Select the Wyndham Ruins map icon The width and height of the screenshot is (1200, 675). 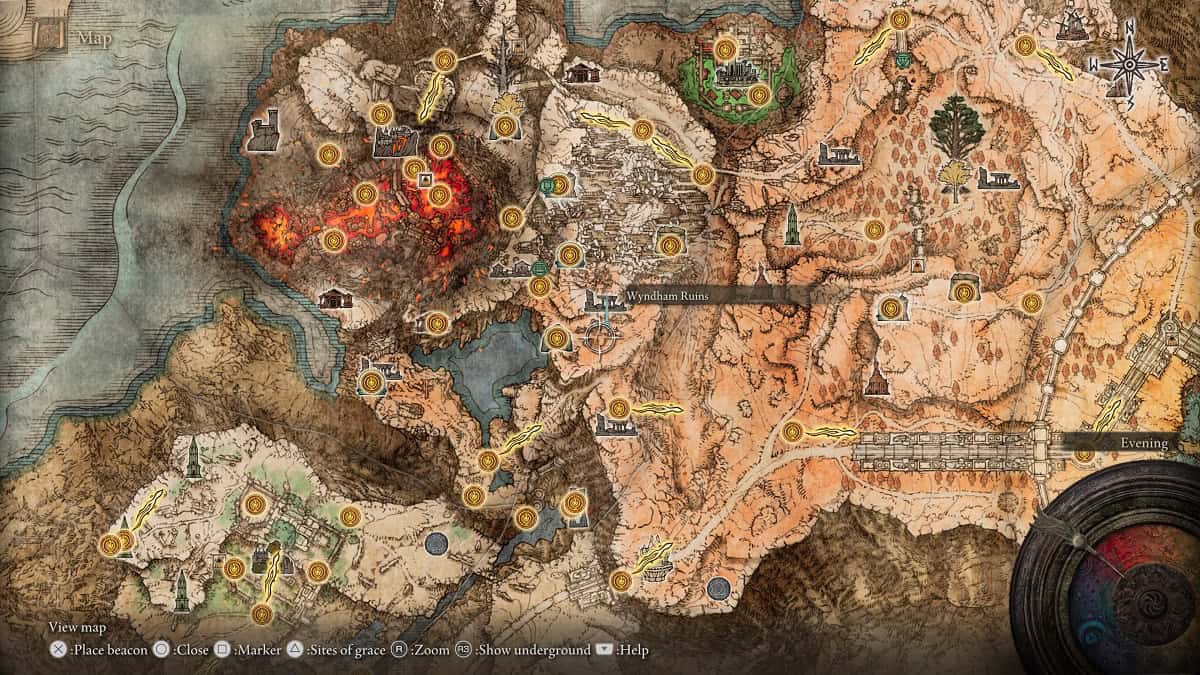(x=601, y=300)
